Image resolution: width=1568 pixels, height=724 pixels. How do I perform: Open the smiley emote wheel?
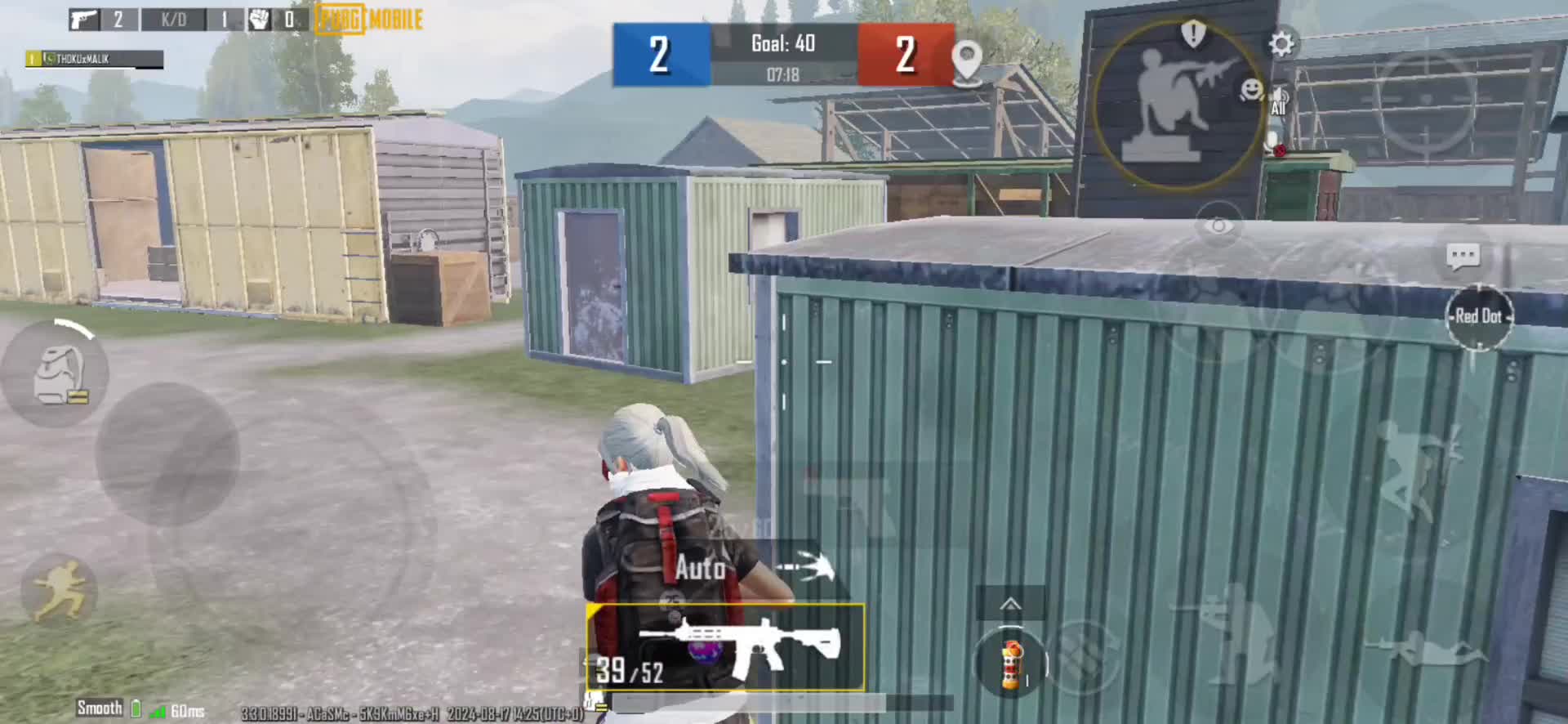tap(1250, 89)
